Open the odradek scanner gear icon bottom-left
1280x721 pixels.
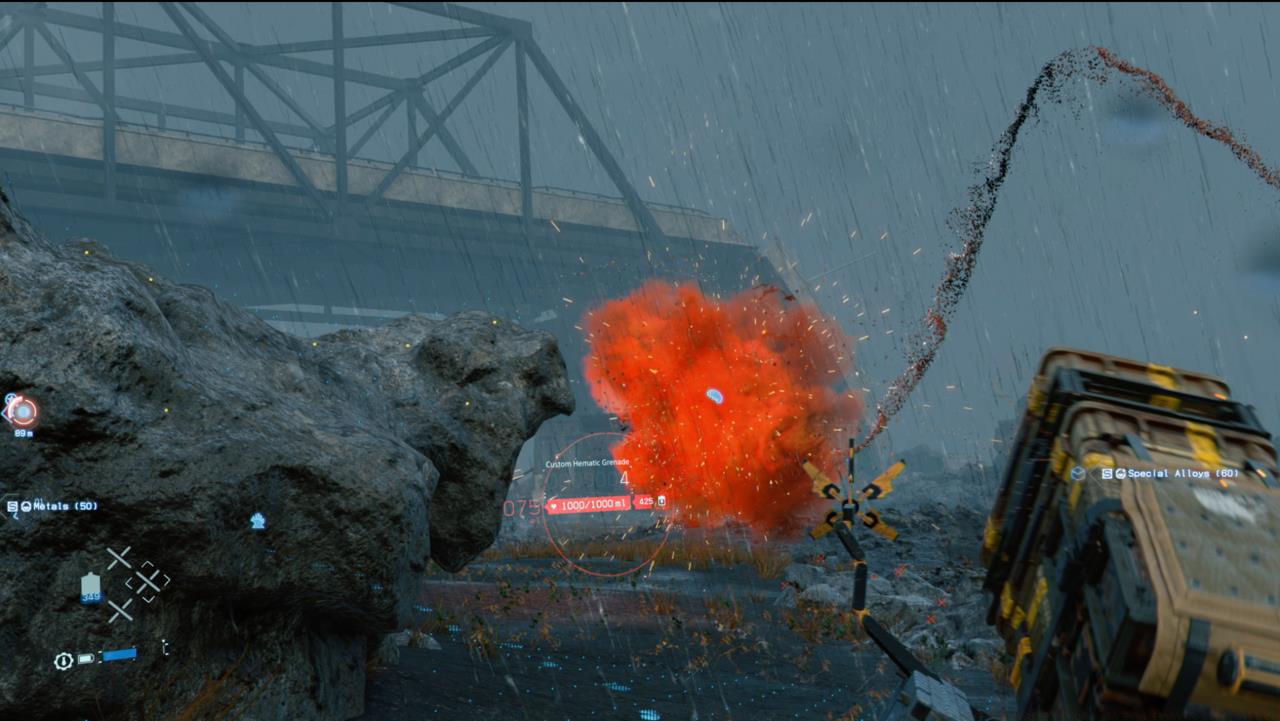point(63,659)
